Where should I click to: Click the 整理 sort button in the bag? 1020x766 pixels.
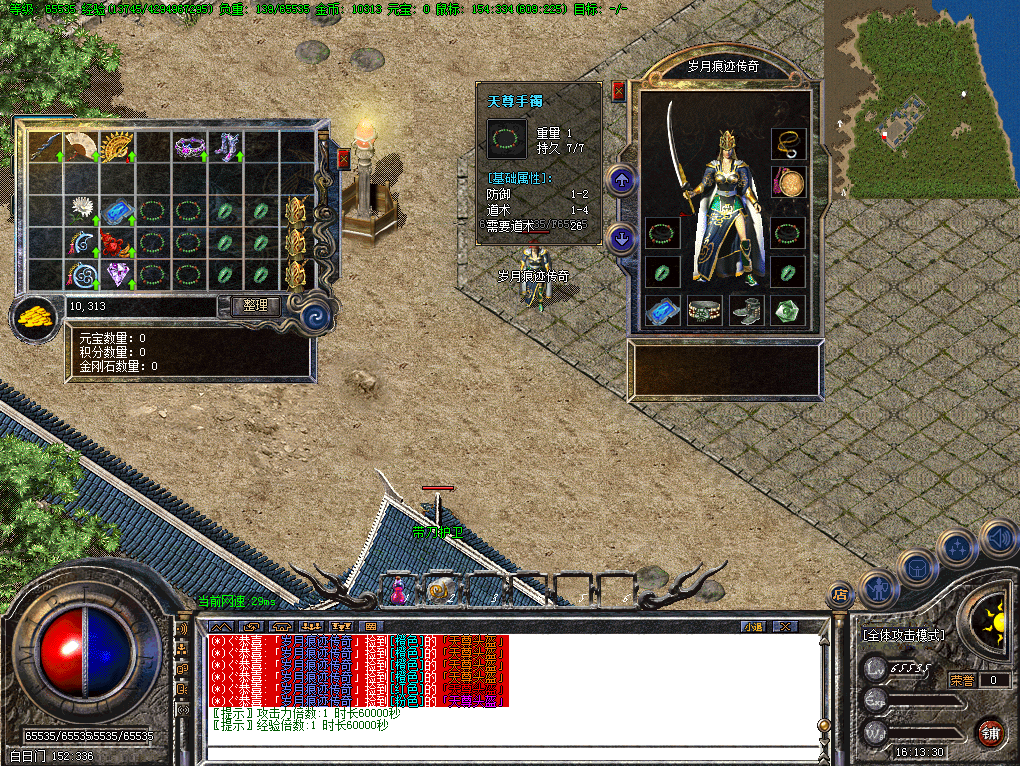[256, 306]
